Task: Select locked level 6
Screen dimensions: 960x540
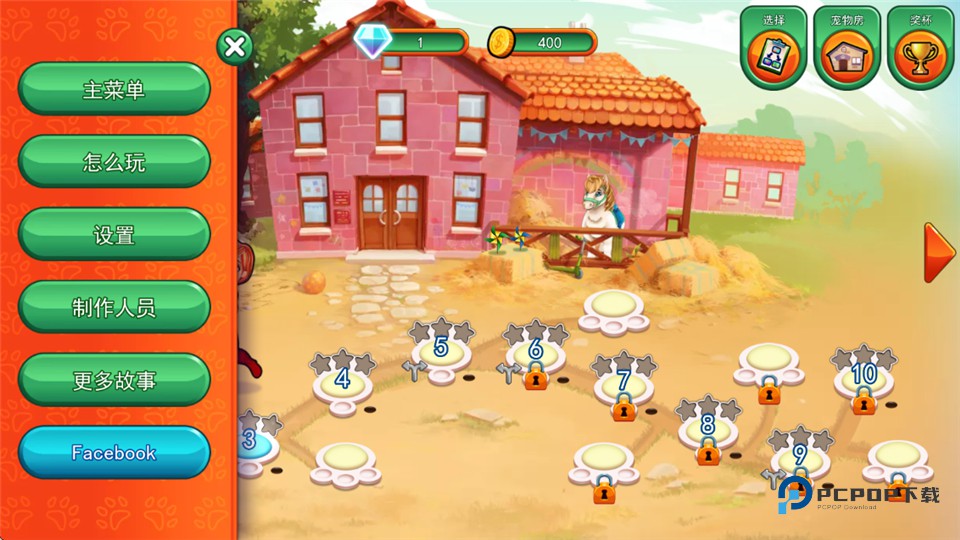Action: tap(536, 354)
